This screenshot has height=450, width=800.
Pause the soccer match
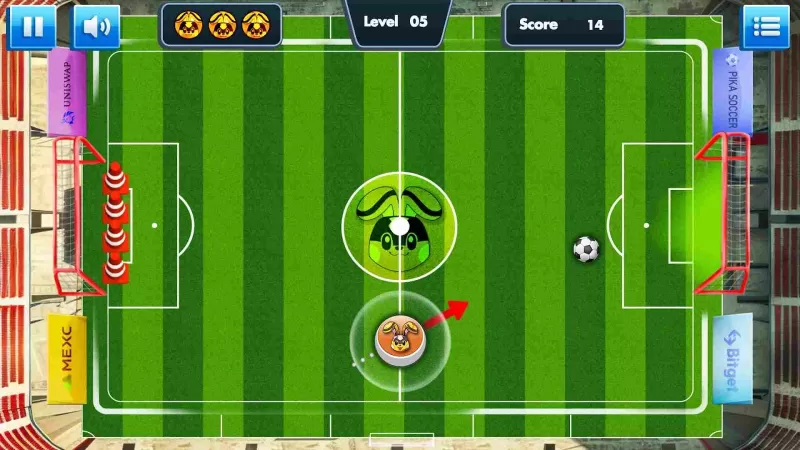pos(32,26)
